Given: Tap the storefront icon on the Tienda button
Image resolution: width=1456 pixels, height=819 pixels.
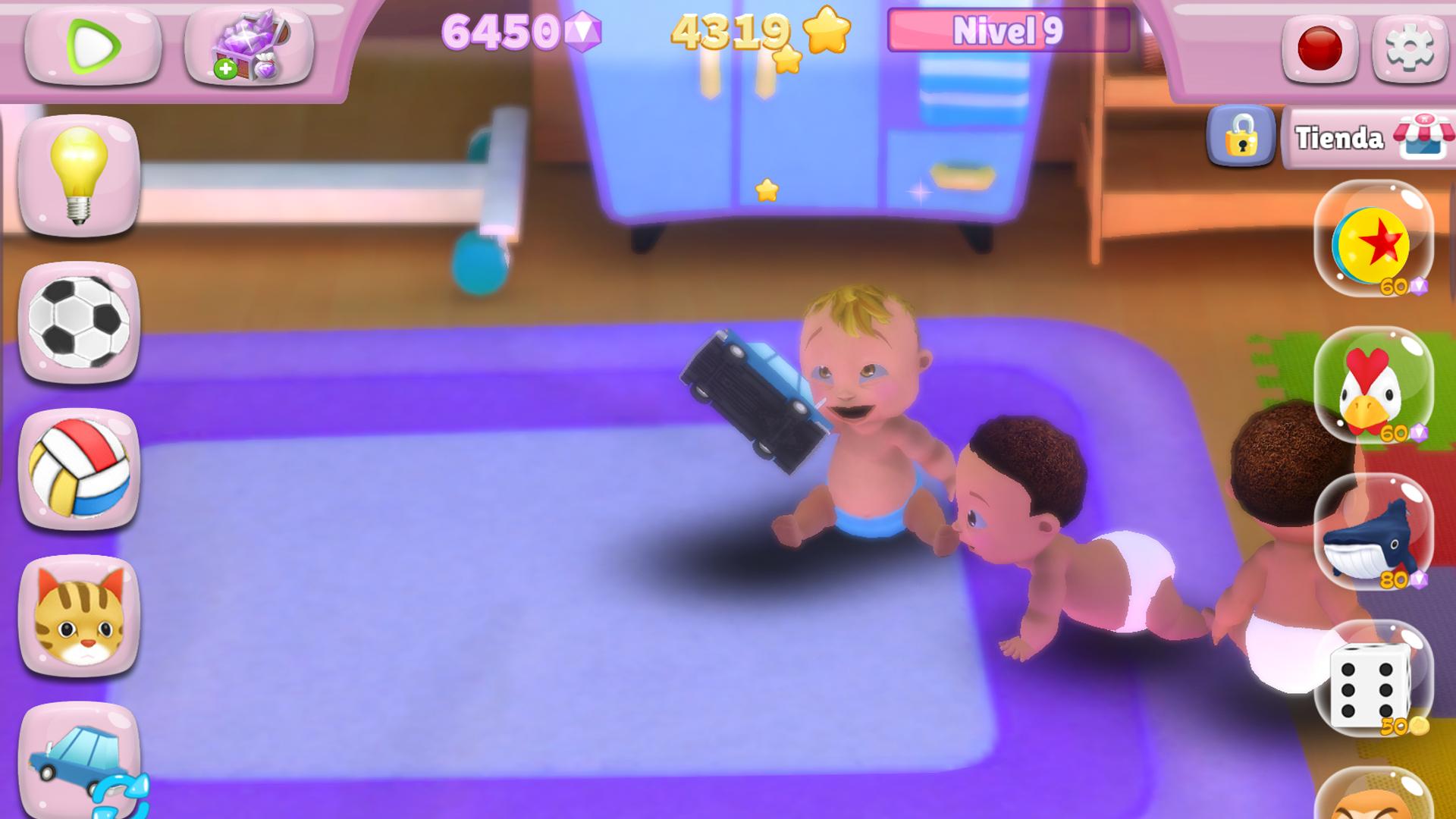Looking at the screenshot, I should click(1424, 136).
